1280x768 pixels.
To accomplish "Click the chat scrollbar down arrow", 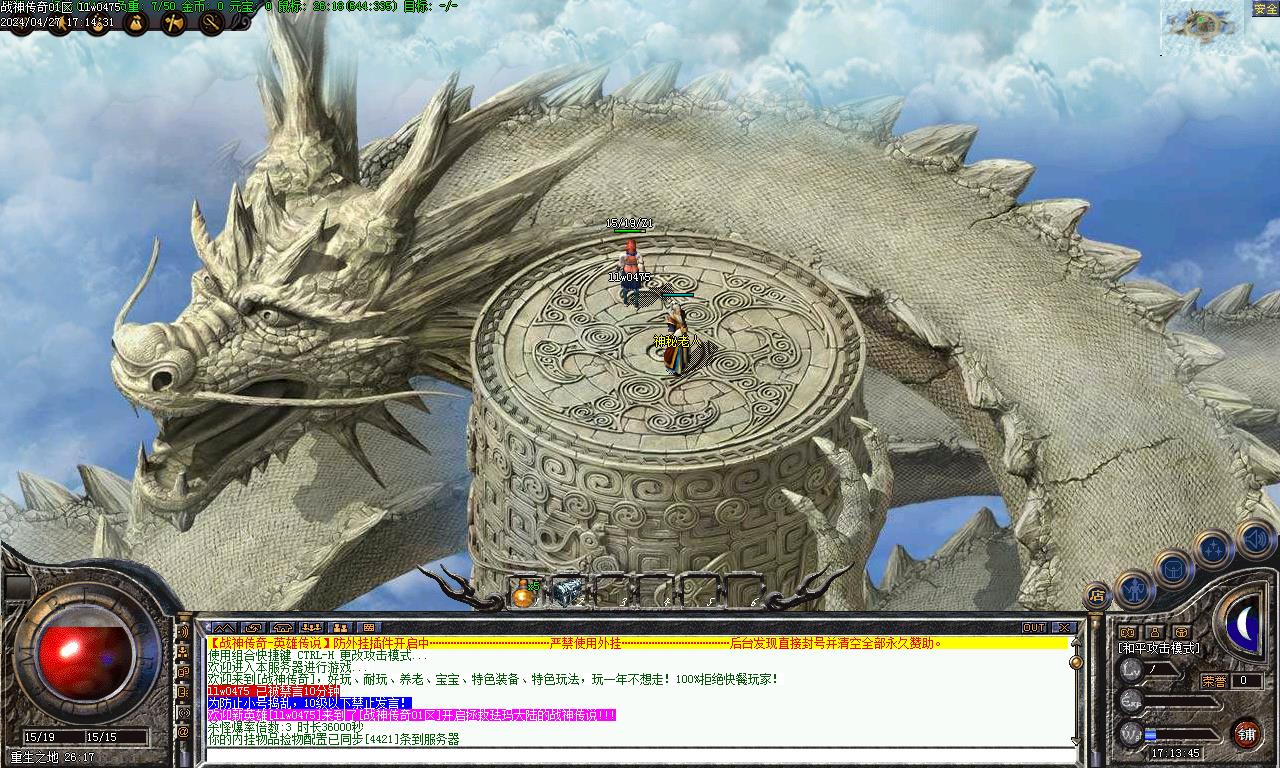I will click(1075, 741).
